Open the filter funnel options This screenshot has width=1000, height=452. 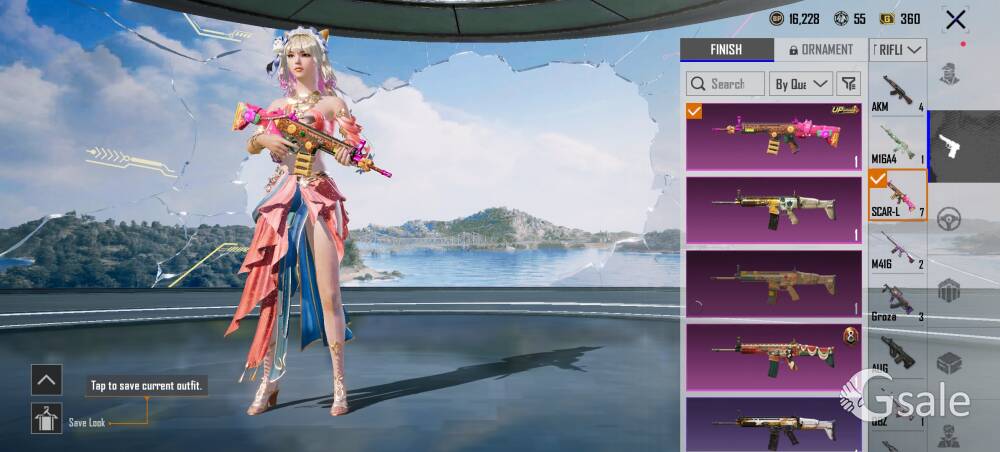pyautogui.click(x=848, y=84)
